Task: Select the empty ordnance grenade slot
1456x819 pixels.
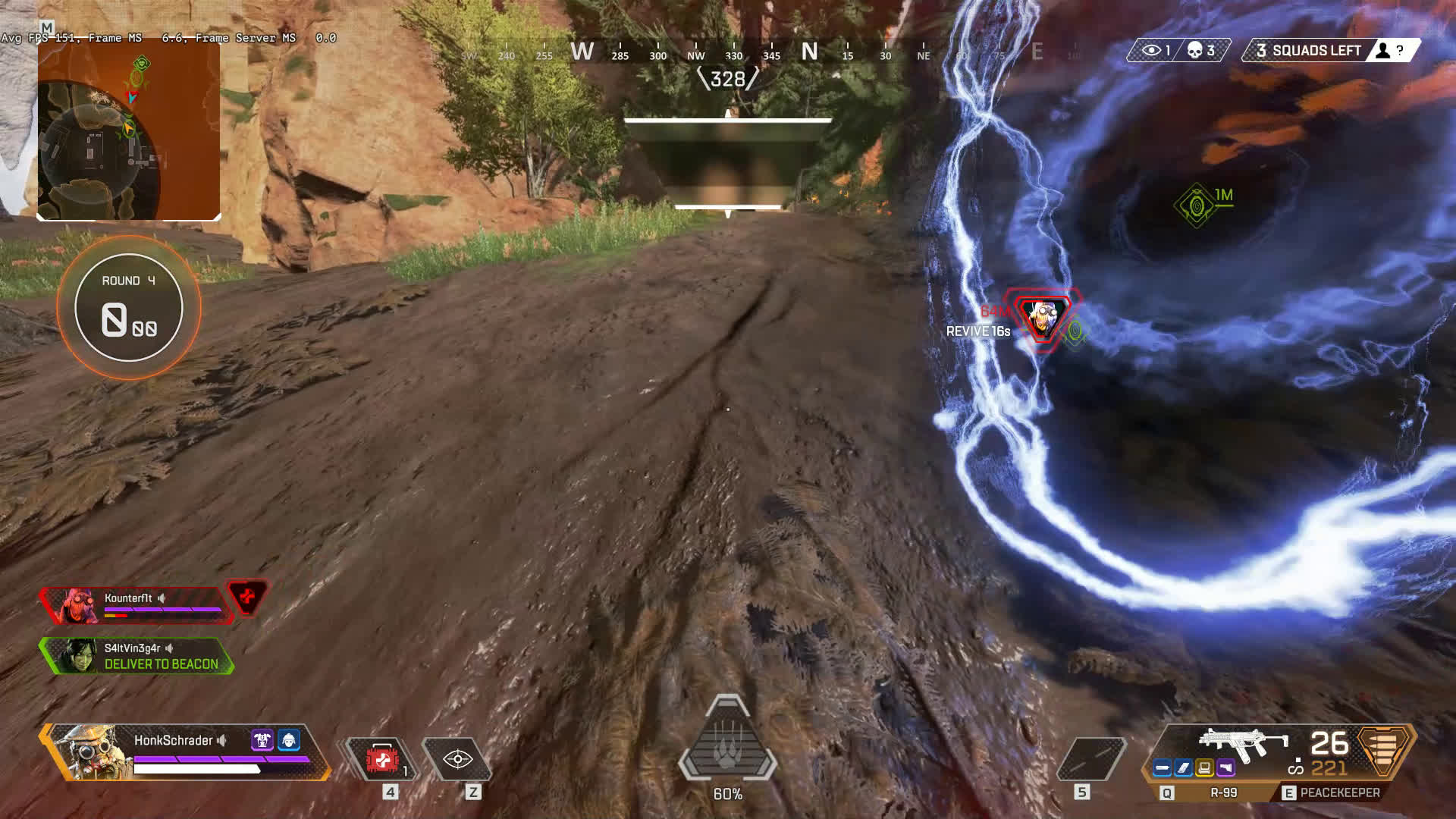Action: pyautogui.click(x=1090, y=759)
